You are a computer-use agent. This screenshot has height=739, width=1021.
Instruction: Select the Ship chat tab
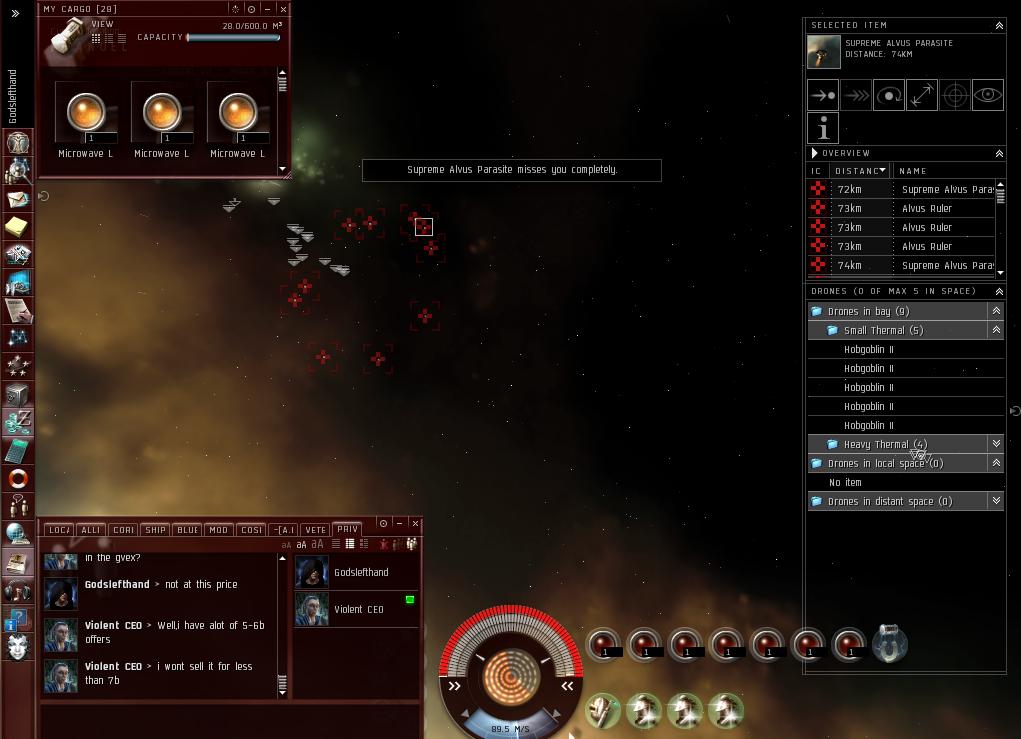155,530
